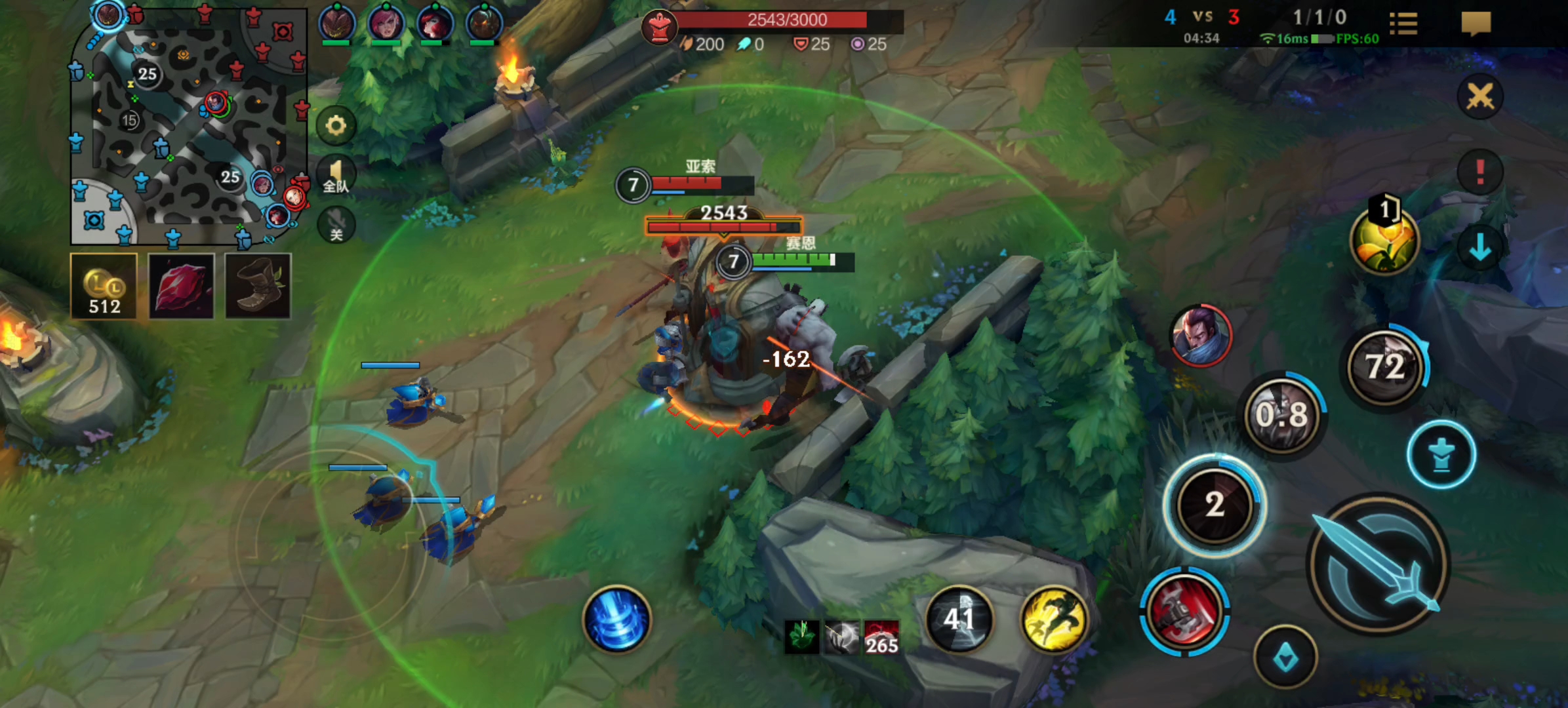Activate the red ability above the attack button
Screen dimensions: 1568x708
pyautogui.click(x=1184, y=611)
